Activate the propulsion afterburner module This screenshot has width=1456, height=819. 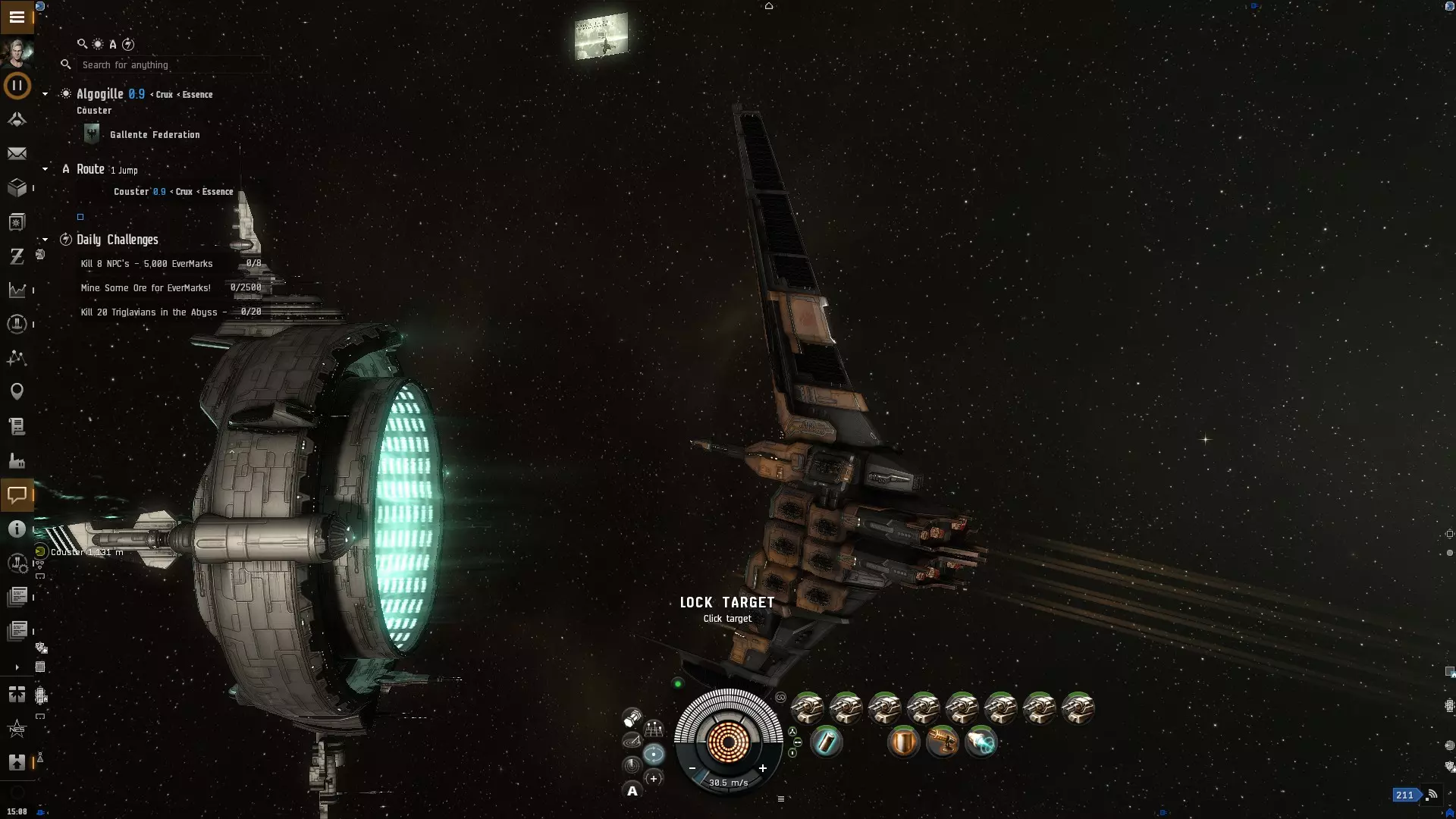[x=981, y=742]
